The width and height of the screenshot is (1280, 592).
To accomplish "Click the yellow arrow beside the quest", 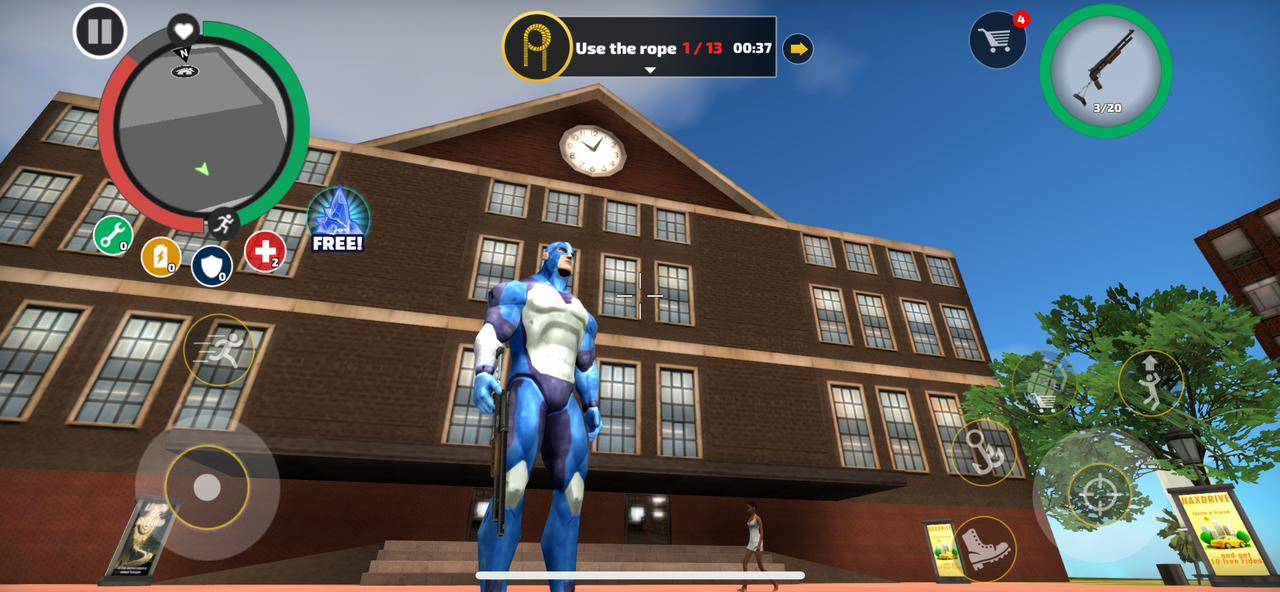I will tap(797, 48).
